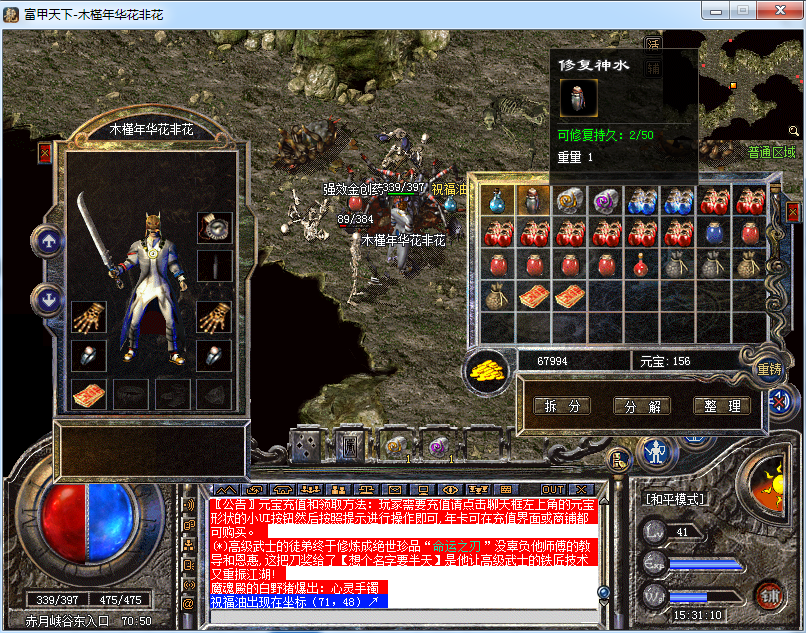Click the up arrow on character panel

point(46,240)
